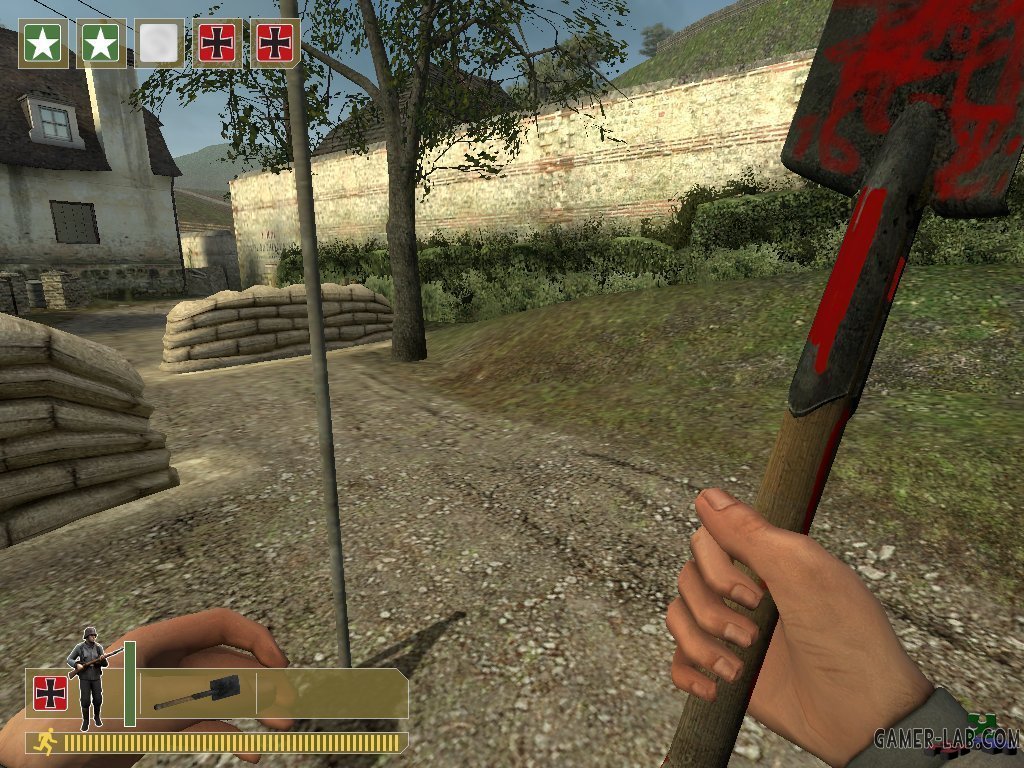The width and height of the screenshot is (1024, 768).
Task: Click the neutral white capture flag icon
Action: 159,43
